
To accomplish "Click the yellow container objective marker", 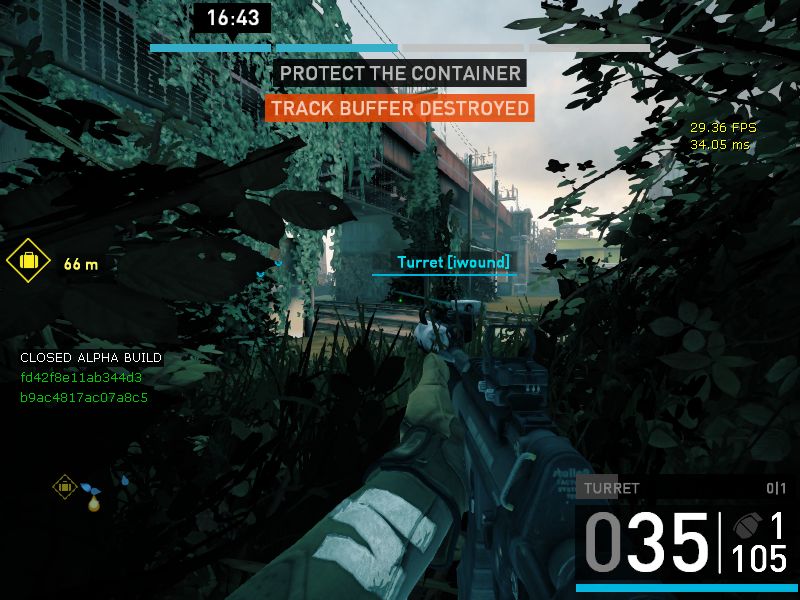I will pos(28,262).
